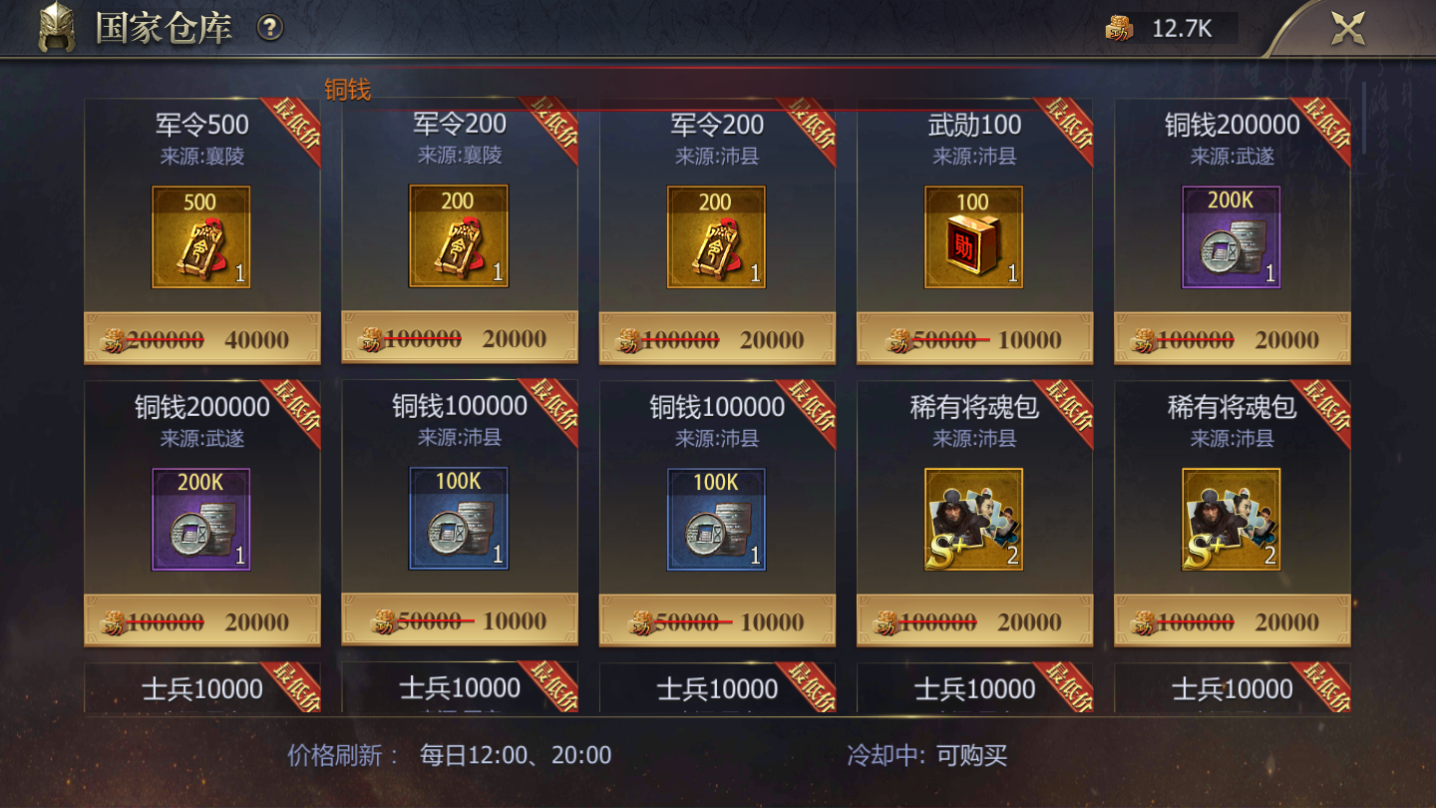Screen dimensions: 1436x808
Task: Click the 功 currency seal icon showing 12.7K
Action: click(x=1118, y=27)
